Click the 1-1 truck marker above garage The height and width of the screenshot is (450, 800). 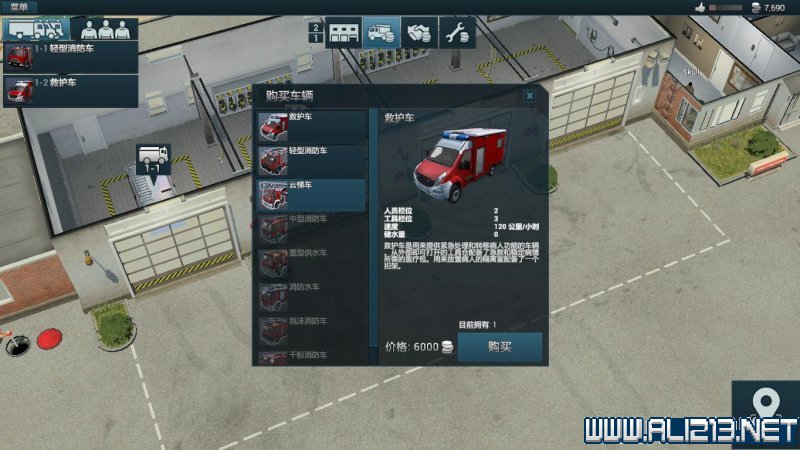click(x=154, y=159)
